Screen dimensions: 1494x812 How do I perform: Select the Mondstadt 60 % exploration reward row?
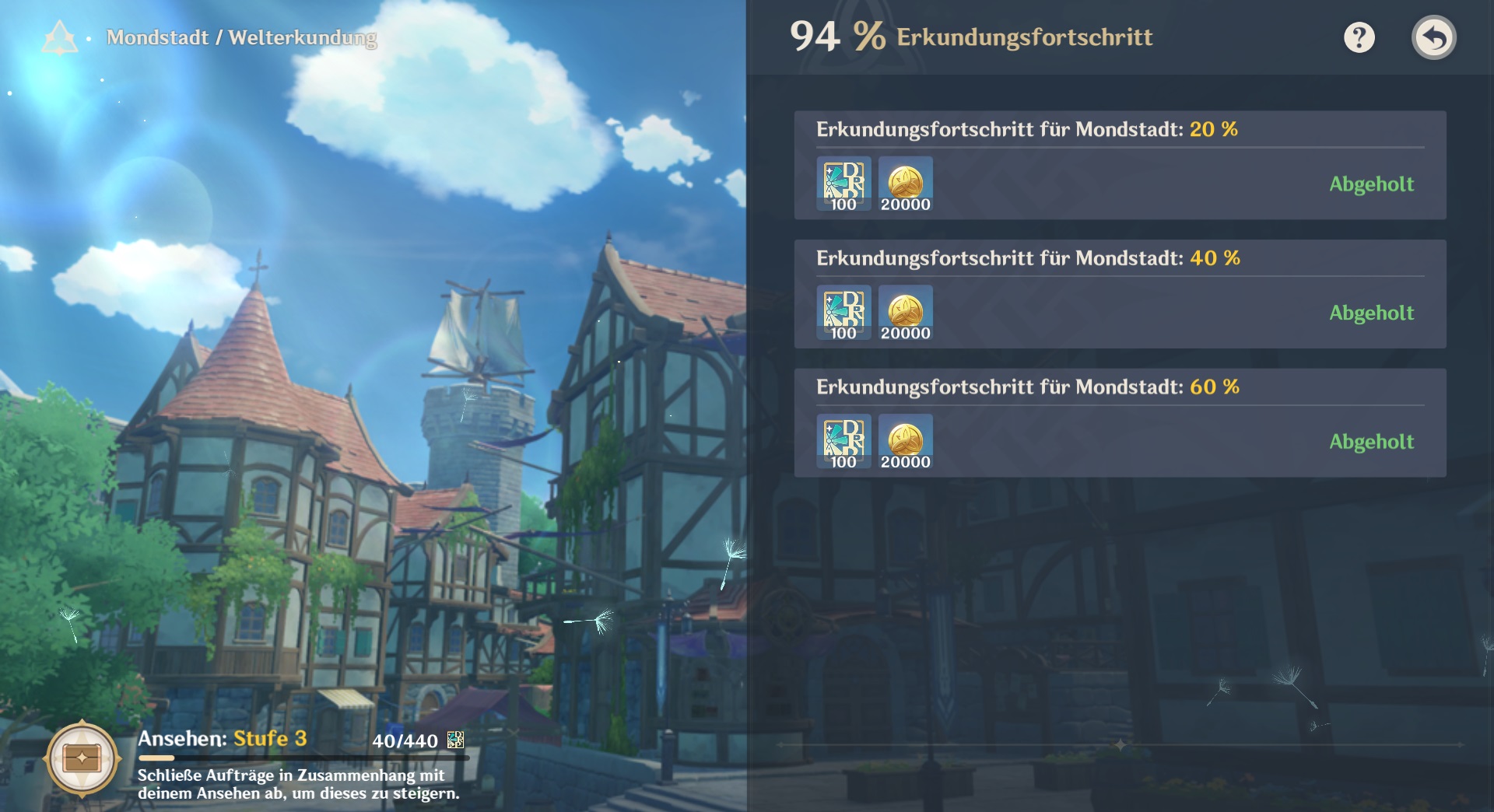pyautogui.click(x=1119, y=422)
